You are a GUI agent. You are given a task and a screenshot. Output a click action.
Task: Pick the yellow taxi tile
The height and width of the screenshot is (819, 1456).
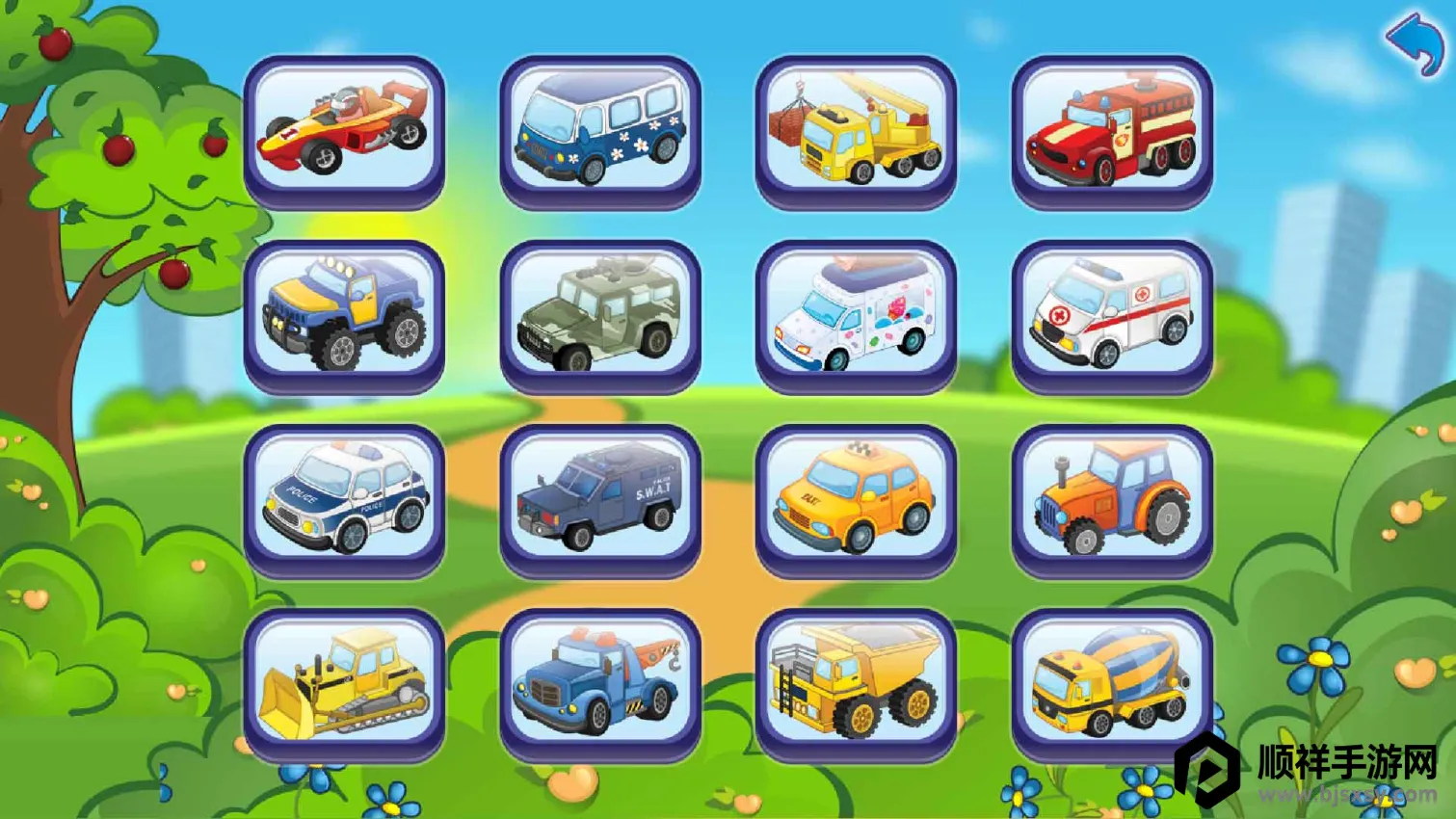pos(856,498)
